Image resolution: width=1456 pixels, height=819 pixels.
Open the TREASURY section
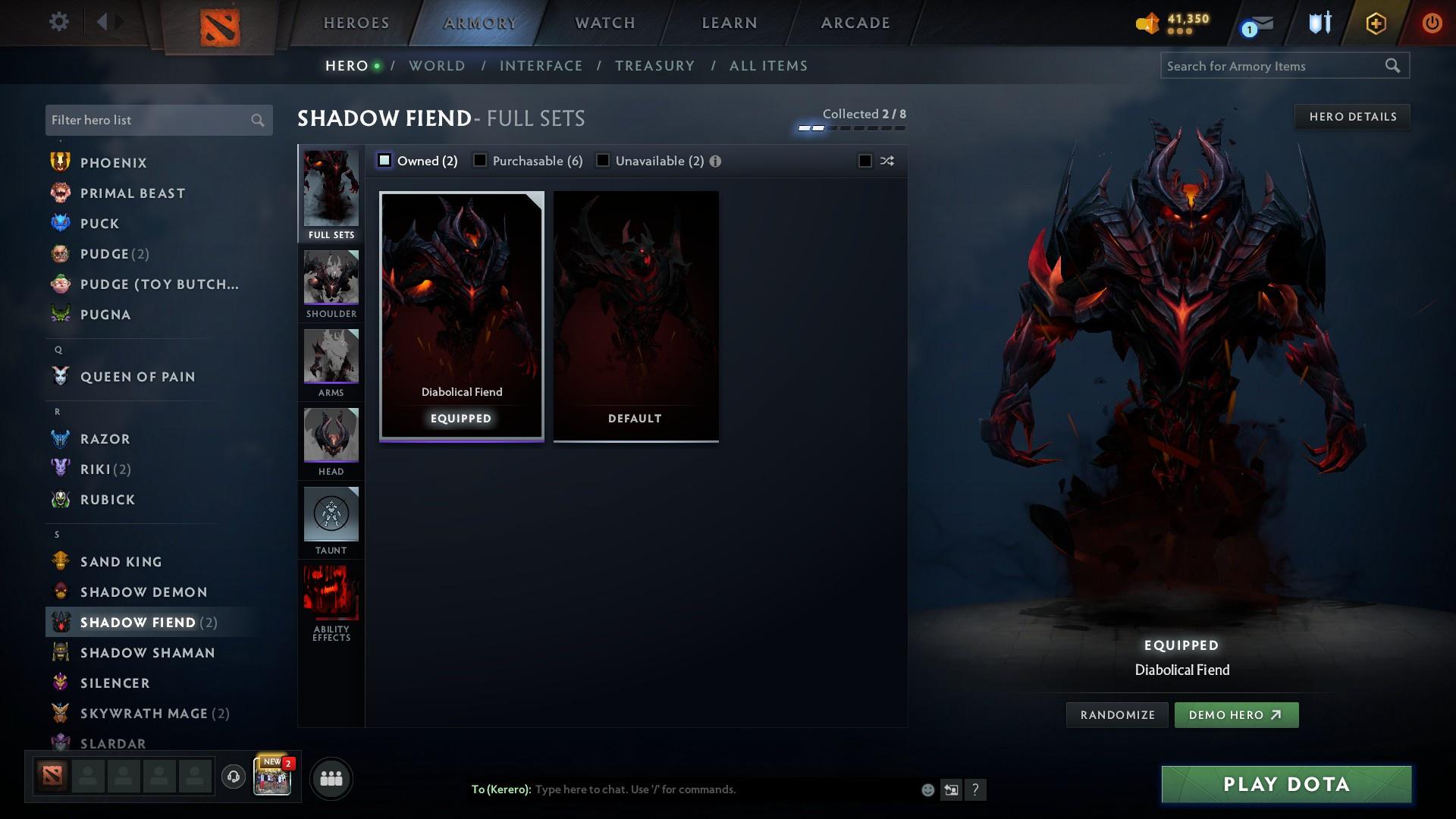click(654, 66)
